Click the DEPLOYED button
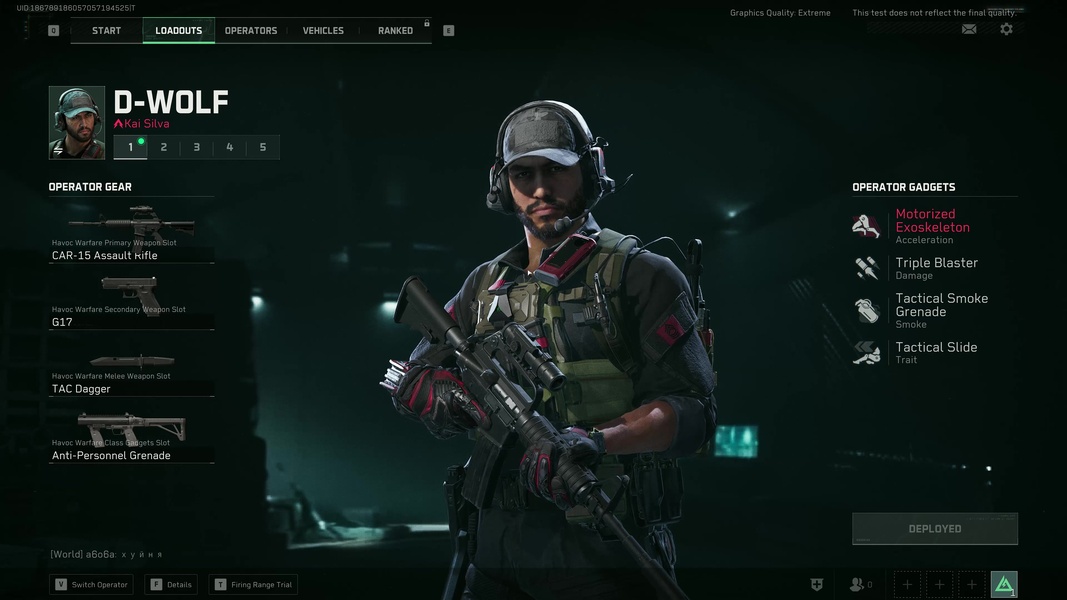Screen dimensions: 1067x600 (x=935, y=529)
